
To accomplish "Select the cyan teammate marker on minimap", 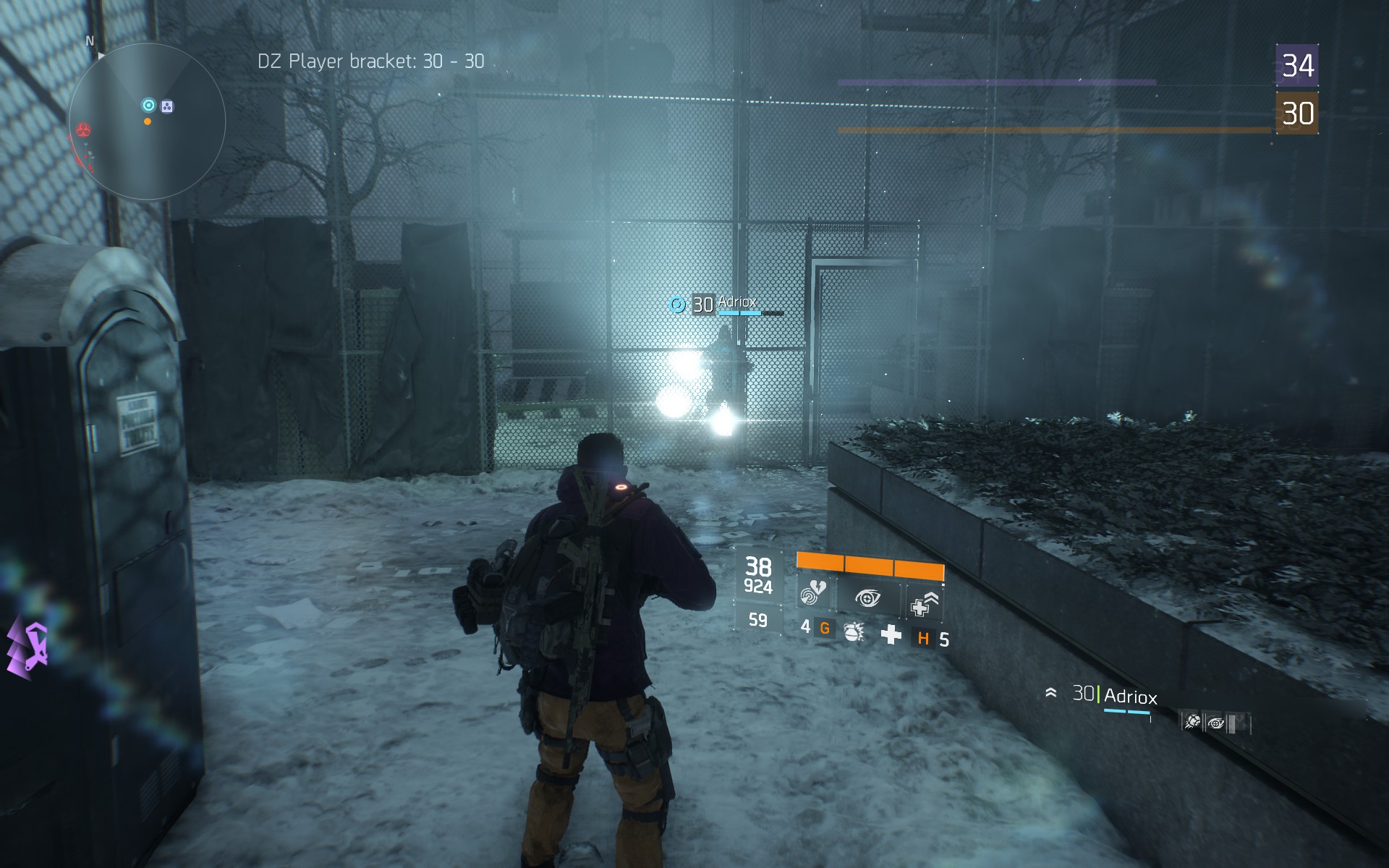I will click(148, 106).
